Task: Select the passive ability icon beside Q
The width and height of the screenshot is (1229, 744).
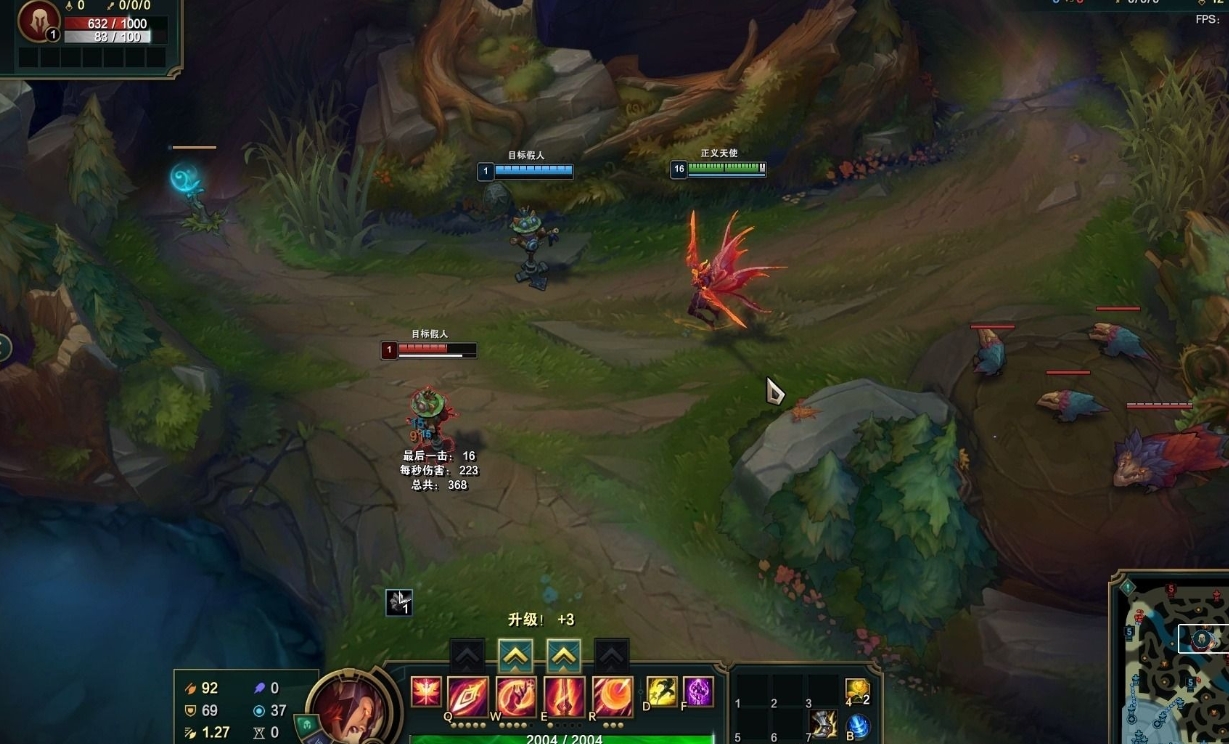Action: pos(426,691)
